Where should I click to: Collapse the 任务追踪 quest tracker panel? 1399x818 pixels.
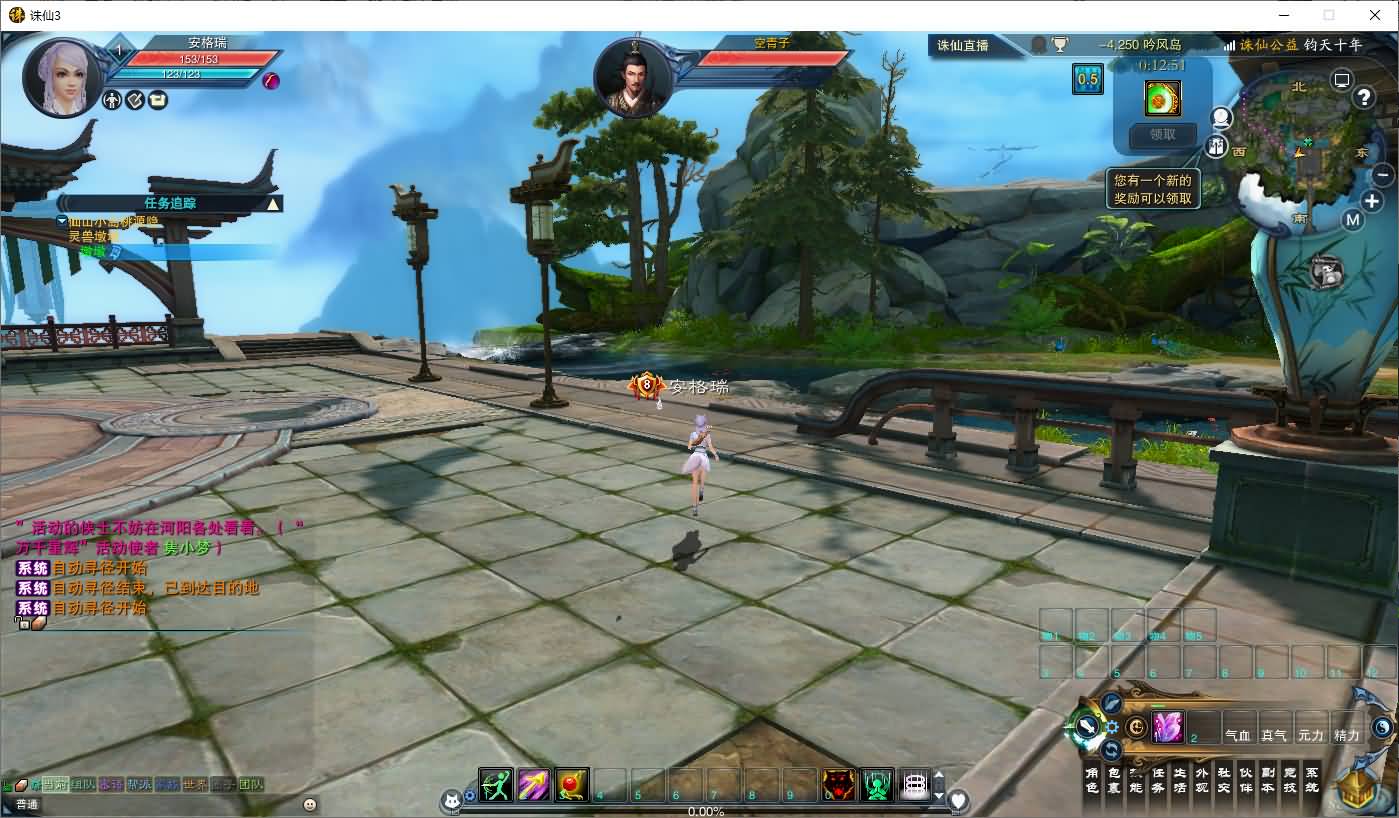(272, 204)
